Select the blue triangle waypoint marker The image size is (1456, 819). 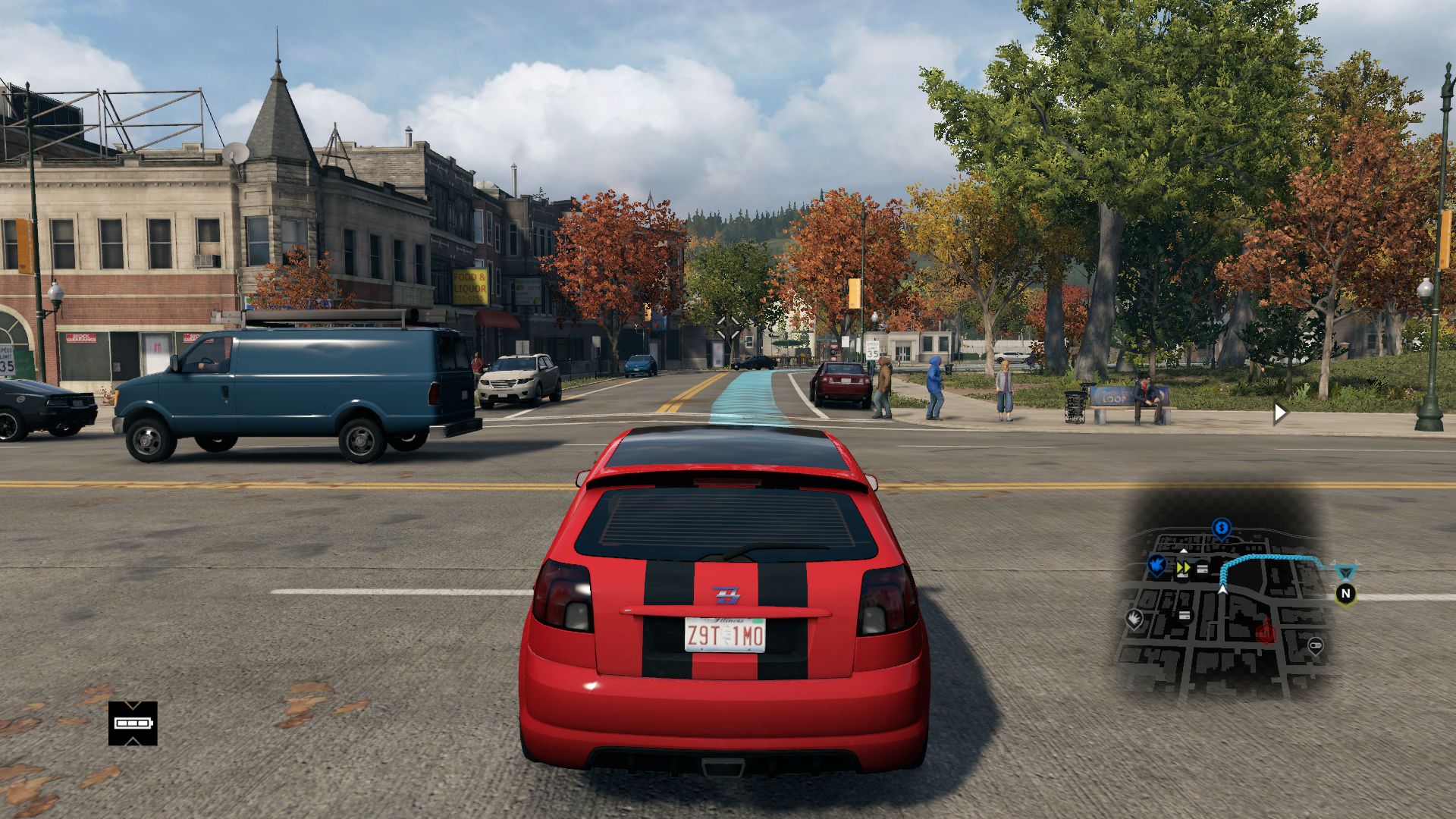pyautogui.click(x=1345, y=570)
